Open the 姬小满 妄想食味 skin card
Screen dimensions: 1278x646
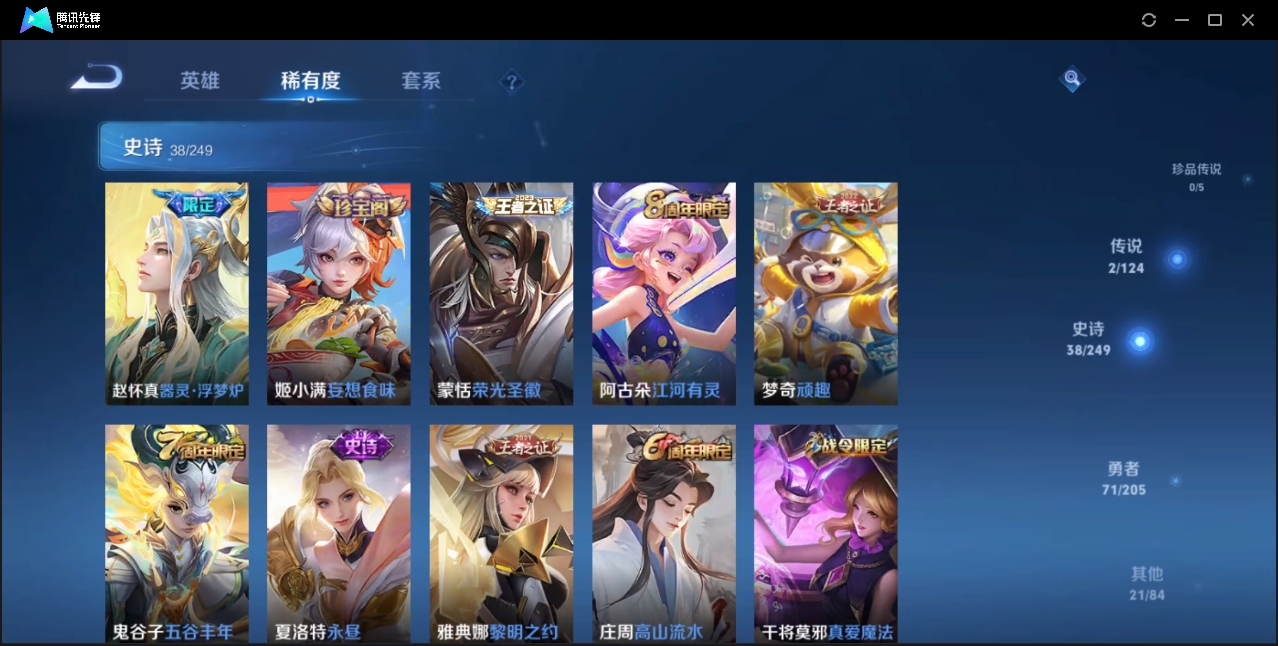[x=339, y=293]
